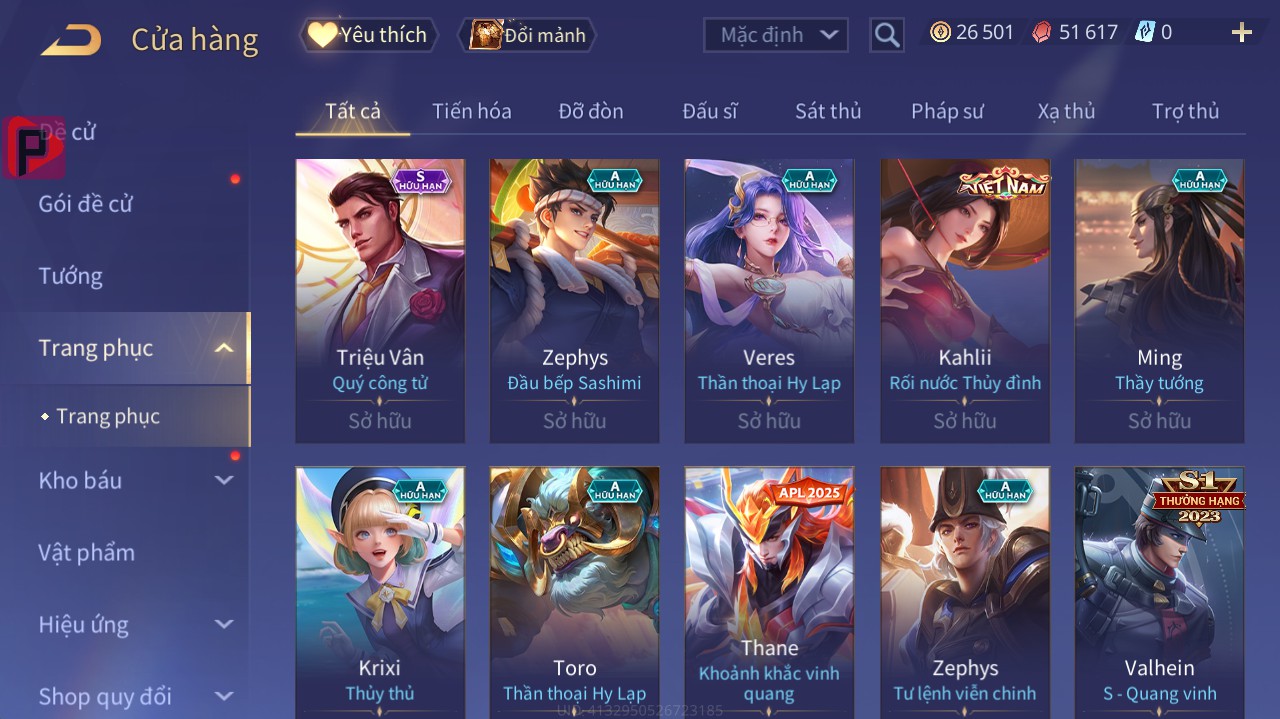The image size is (1280, 719).
Task: Open the Trợ thủ tab
Action: (1185, 111)
